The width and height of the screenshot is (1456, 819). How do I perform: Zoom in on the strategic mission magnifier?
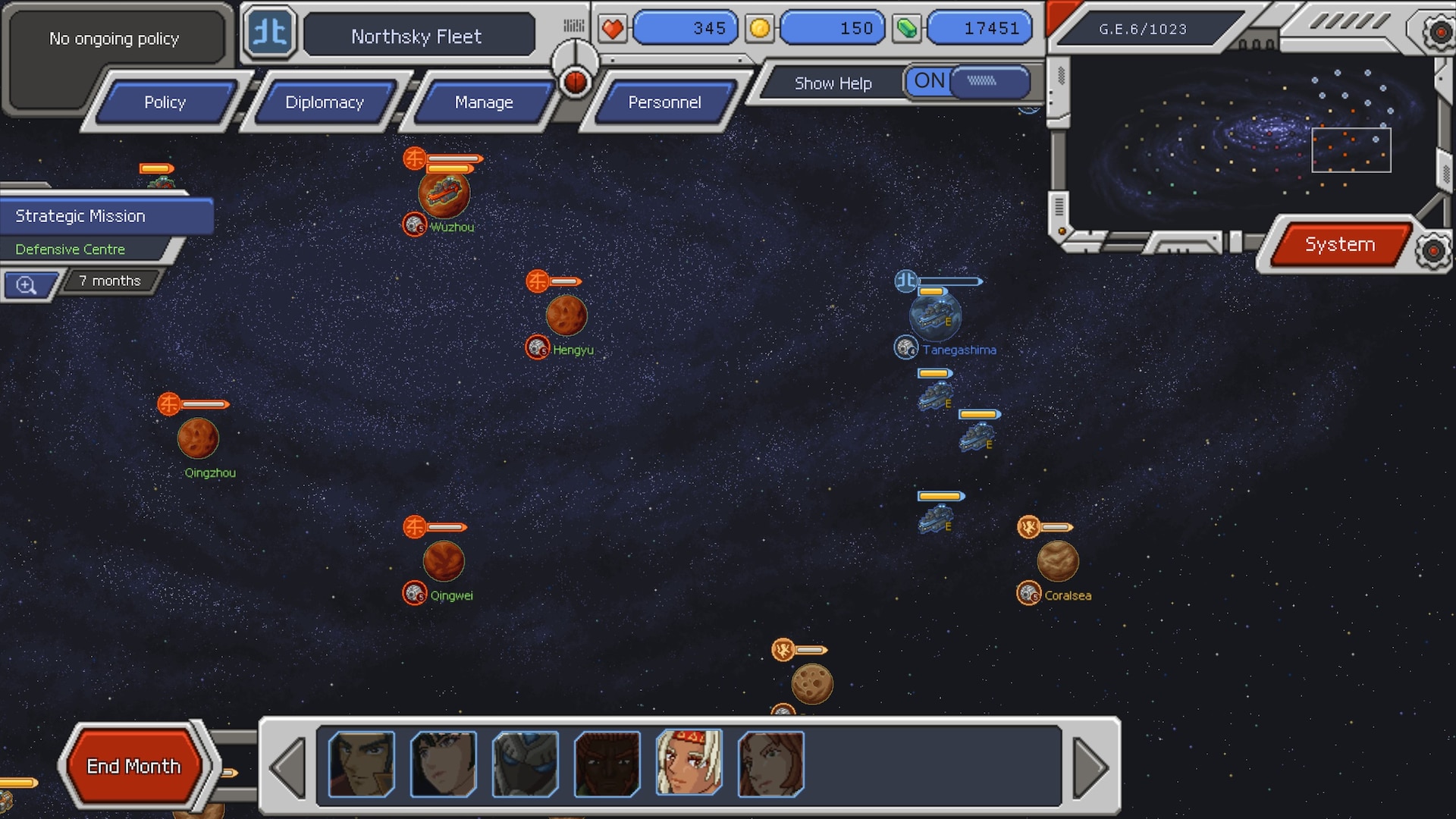pyautogui.click(x=27, y=285)
